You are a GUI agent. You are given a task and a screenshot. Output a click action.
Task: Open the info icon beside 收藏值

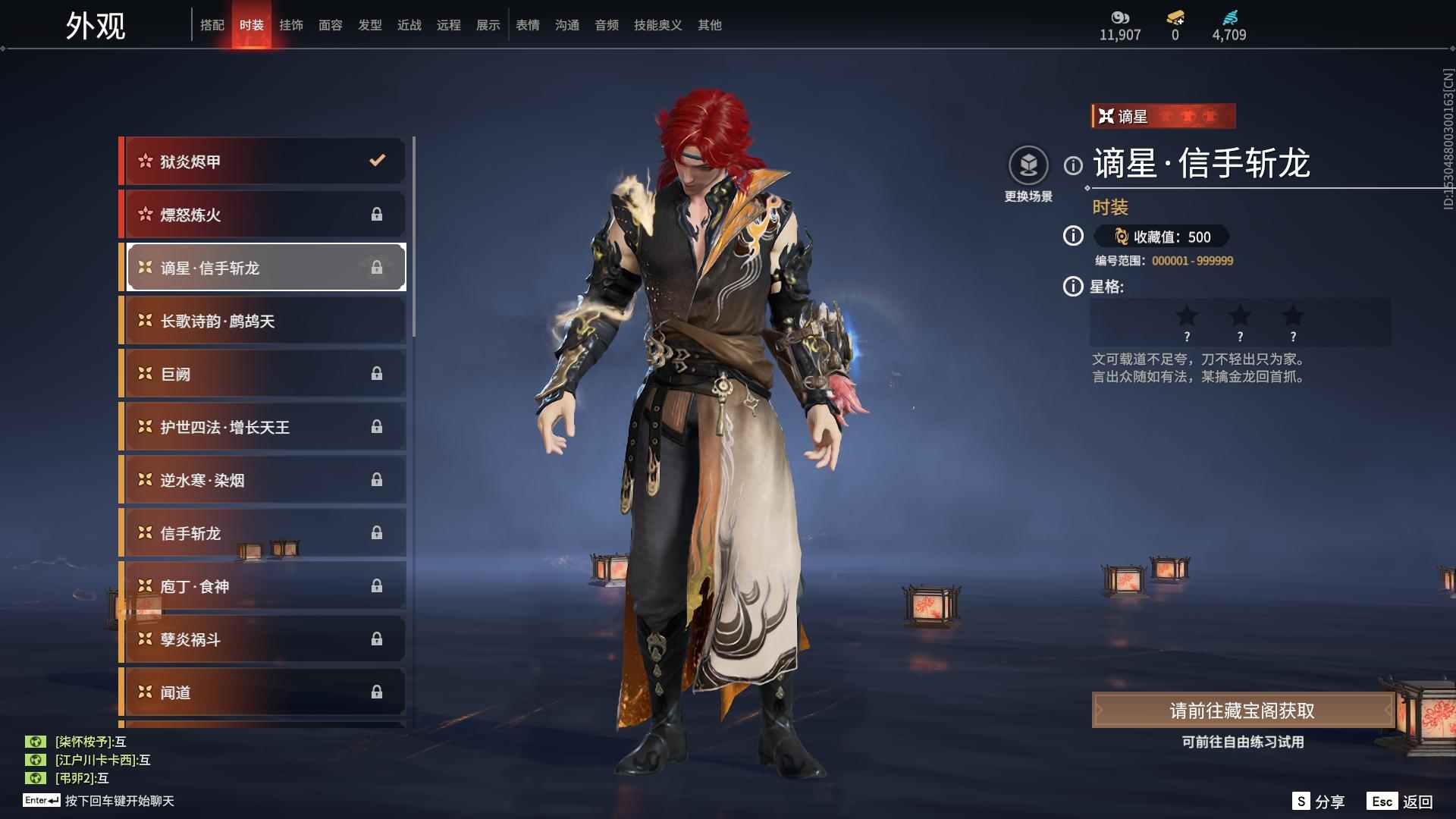point(1073,237)
